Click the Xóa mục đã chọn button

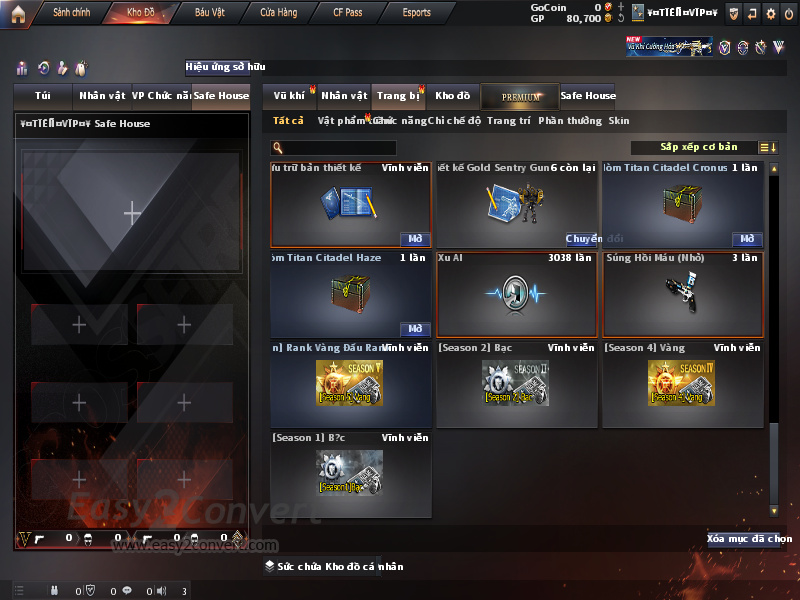(x=749, y=539)
